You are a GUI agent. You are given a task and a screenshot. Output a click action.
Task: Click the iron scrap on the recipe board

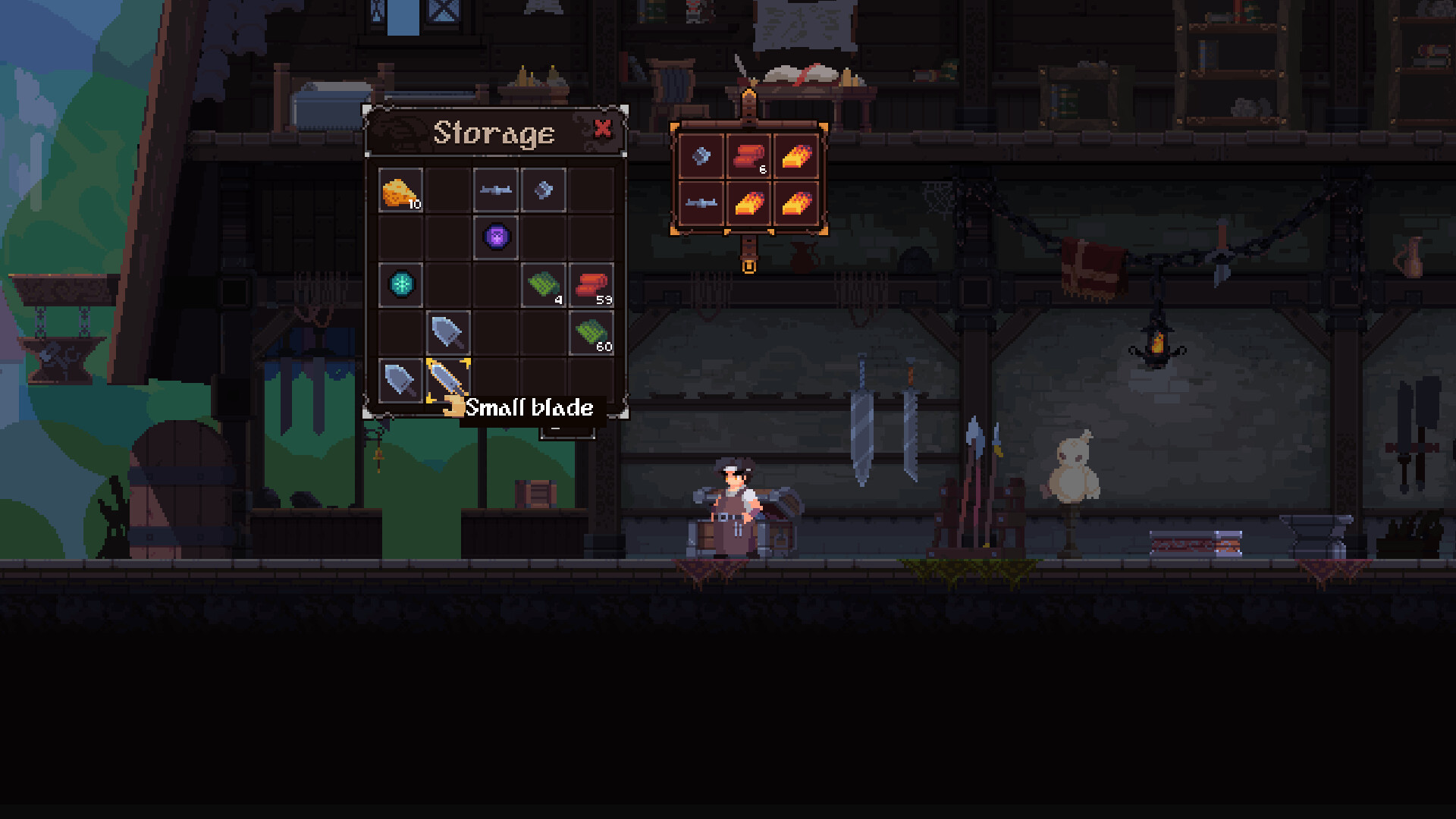[700, 156]
